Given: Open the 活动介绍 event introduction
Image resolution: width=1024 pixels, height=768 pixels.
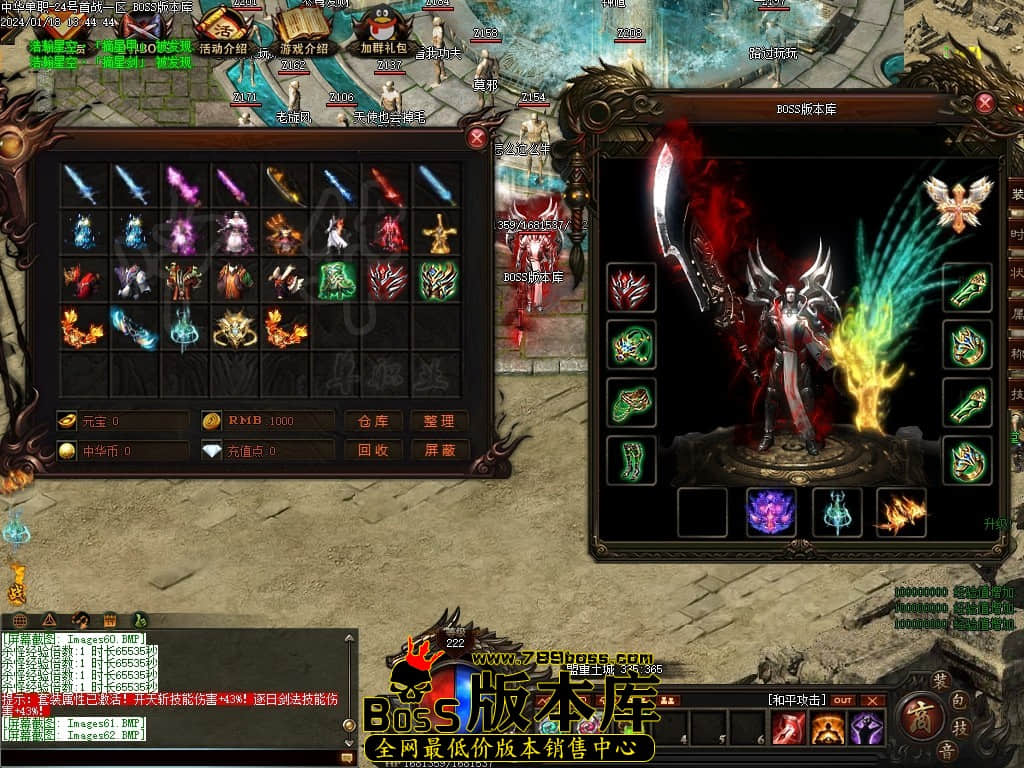Looking at the screenshot, I should tap(222, 32).
